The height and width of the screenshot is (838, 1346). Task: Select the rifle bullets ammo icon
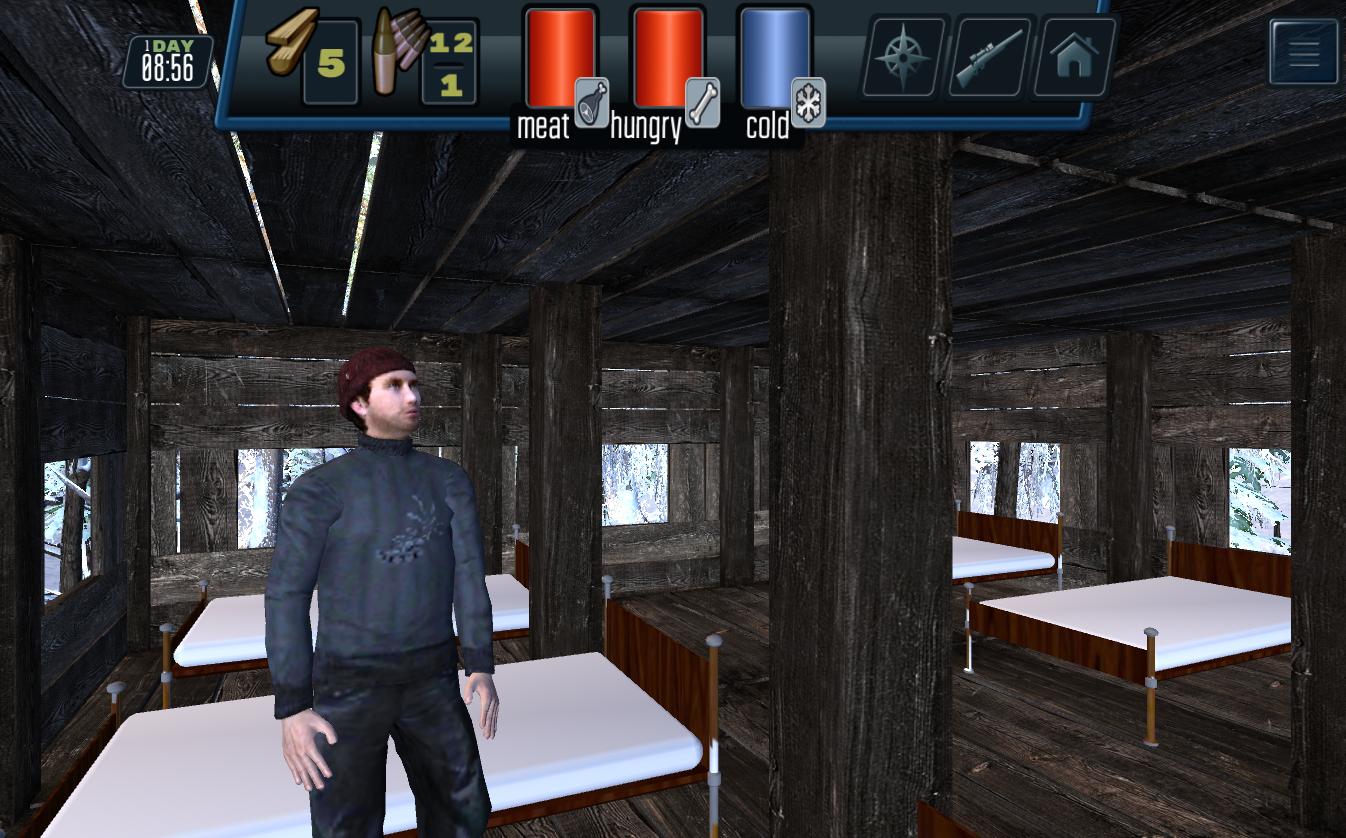398,50
